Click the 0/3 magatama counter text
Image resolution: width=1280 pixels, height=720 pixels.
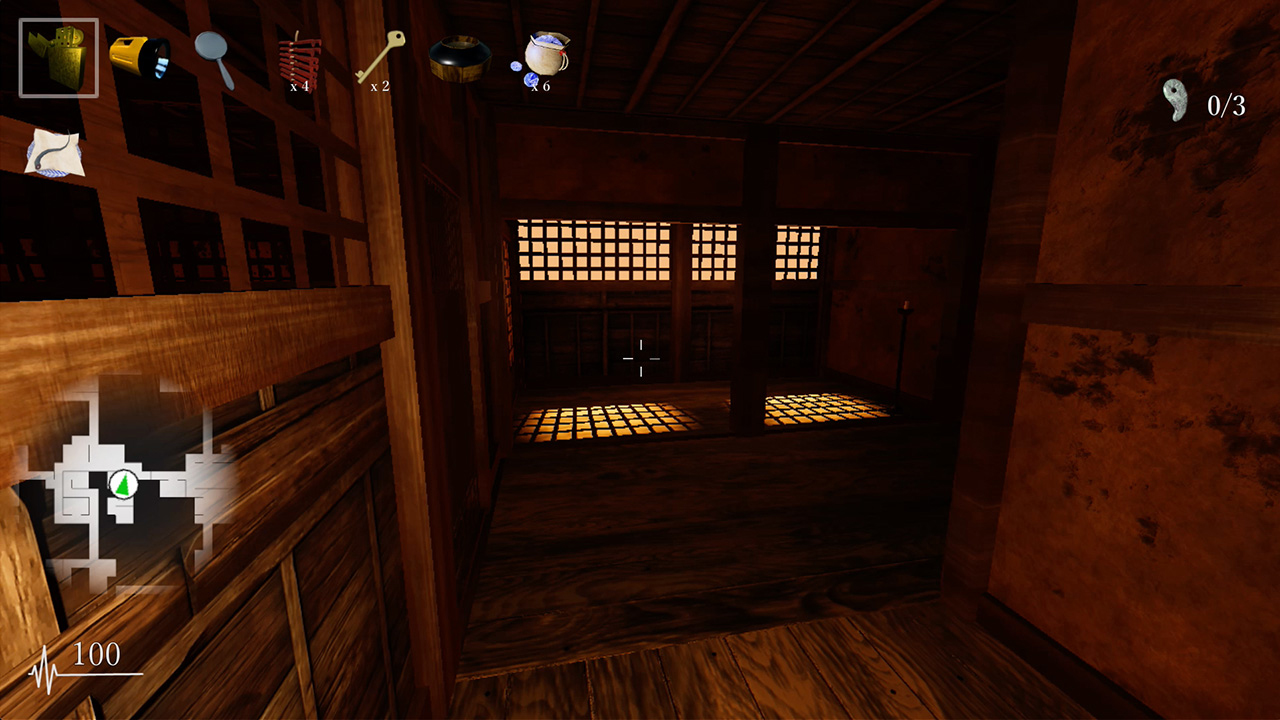[x=1226, y=103]
